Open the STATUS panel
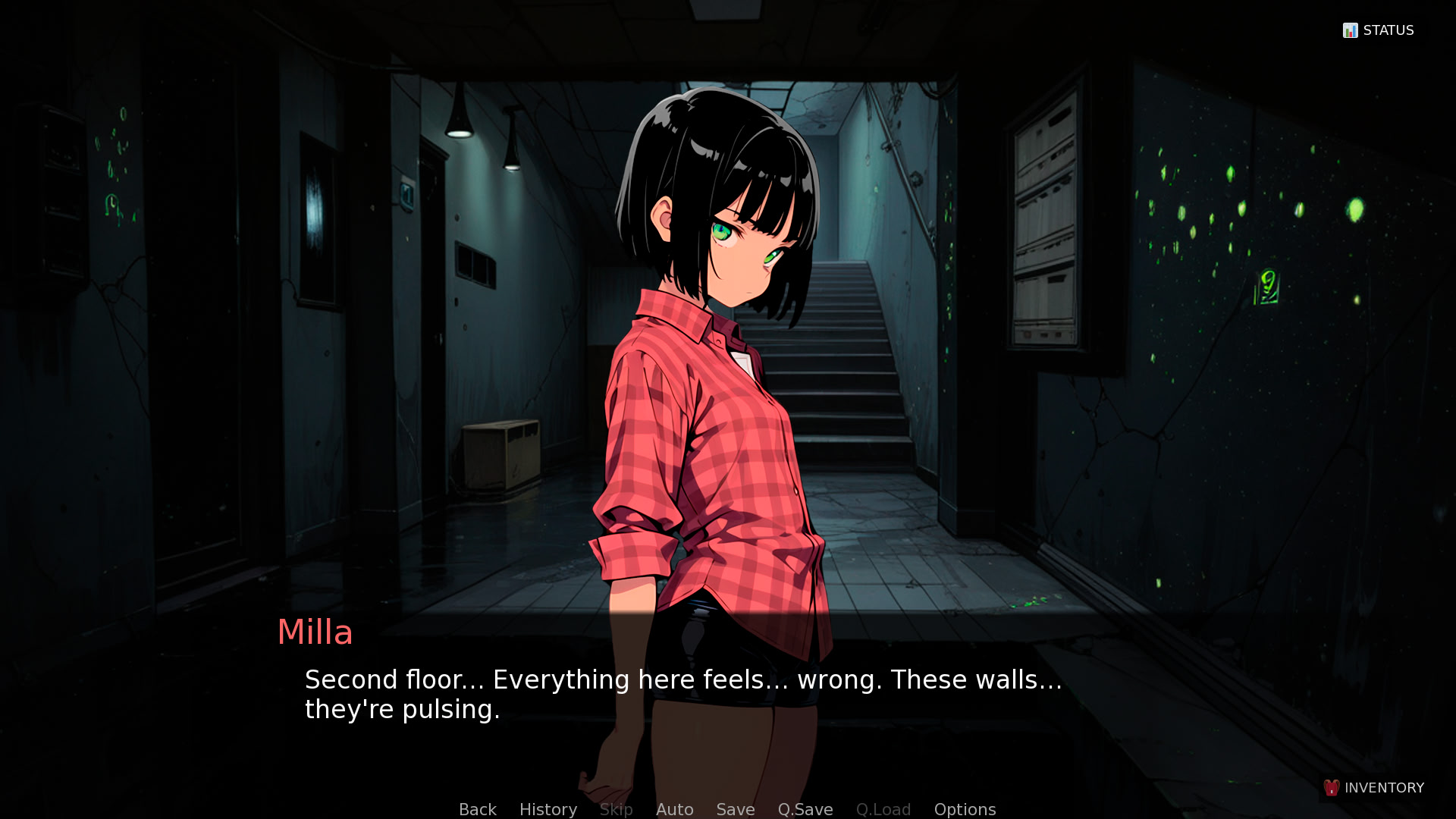Screen dimensions: 1456x819 tap(1379, 30)
